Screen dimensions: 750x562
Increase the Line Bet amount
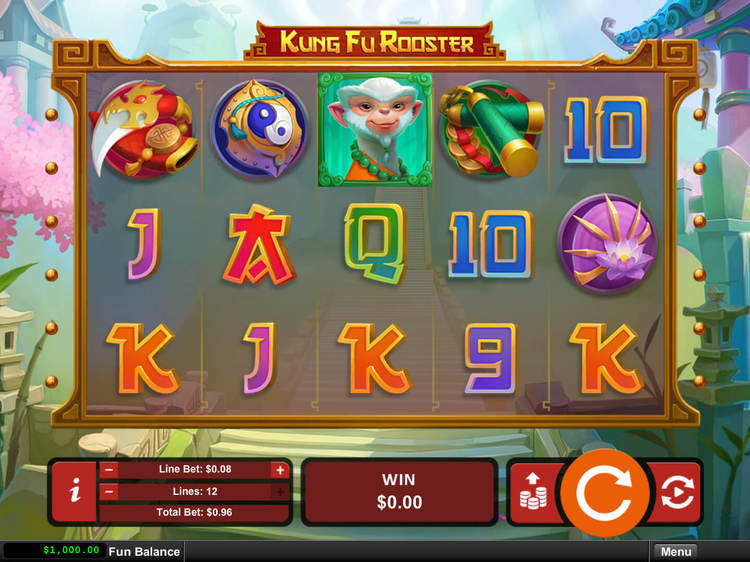click(x=279, y=470)
